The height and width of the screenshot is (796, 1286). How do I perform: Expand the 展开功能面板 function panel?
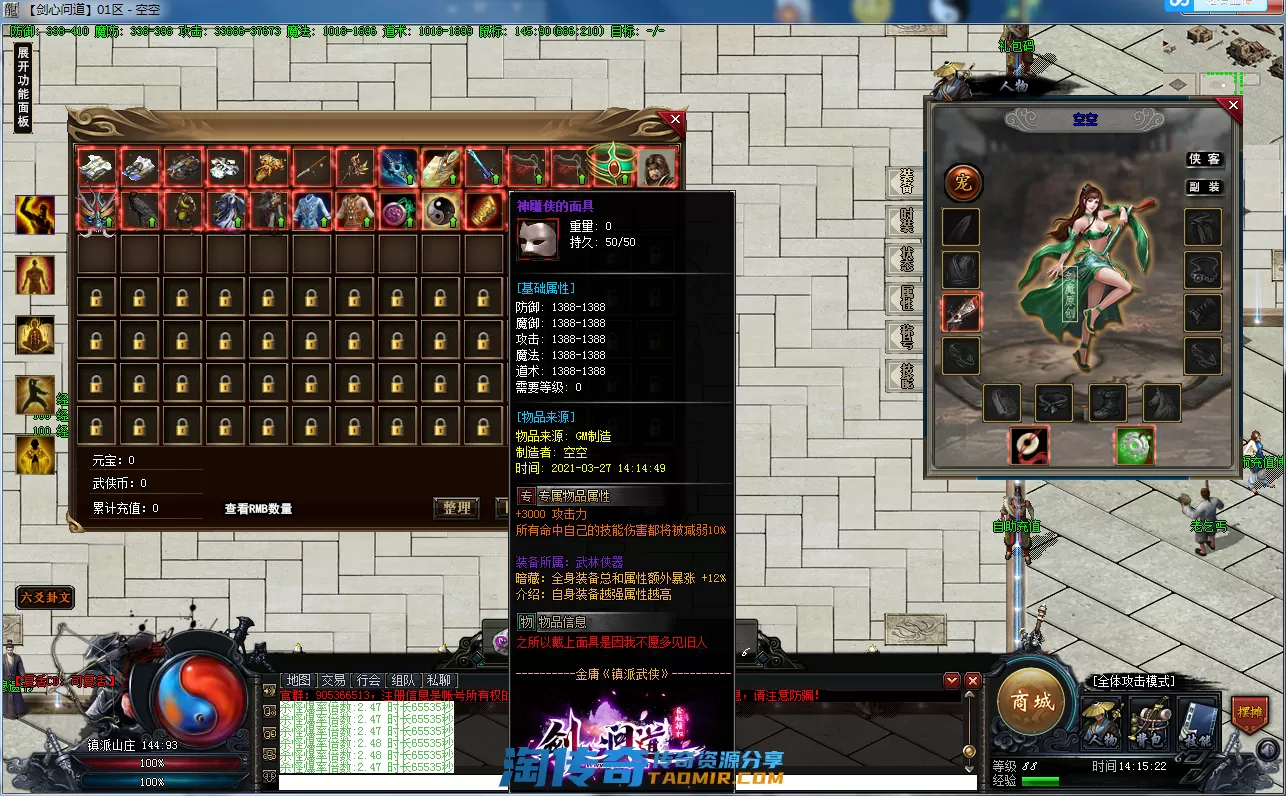coord(23,88)
